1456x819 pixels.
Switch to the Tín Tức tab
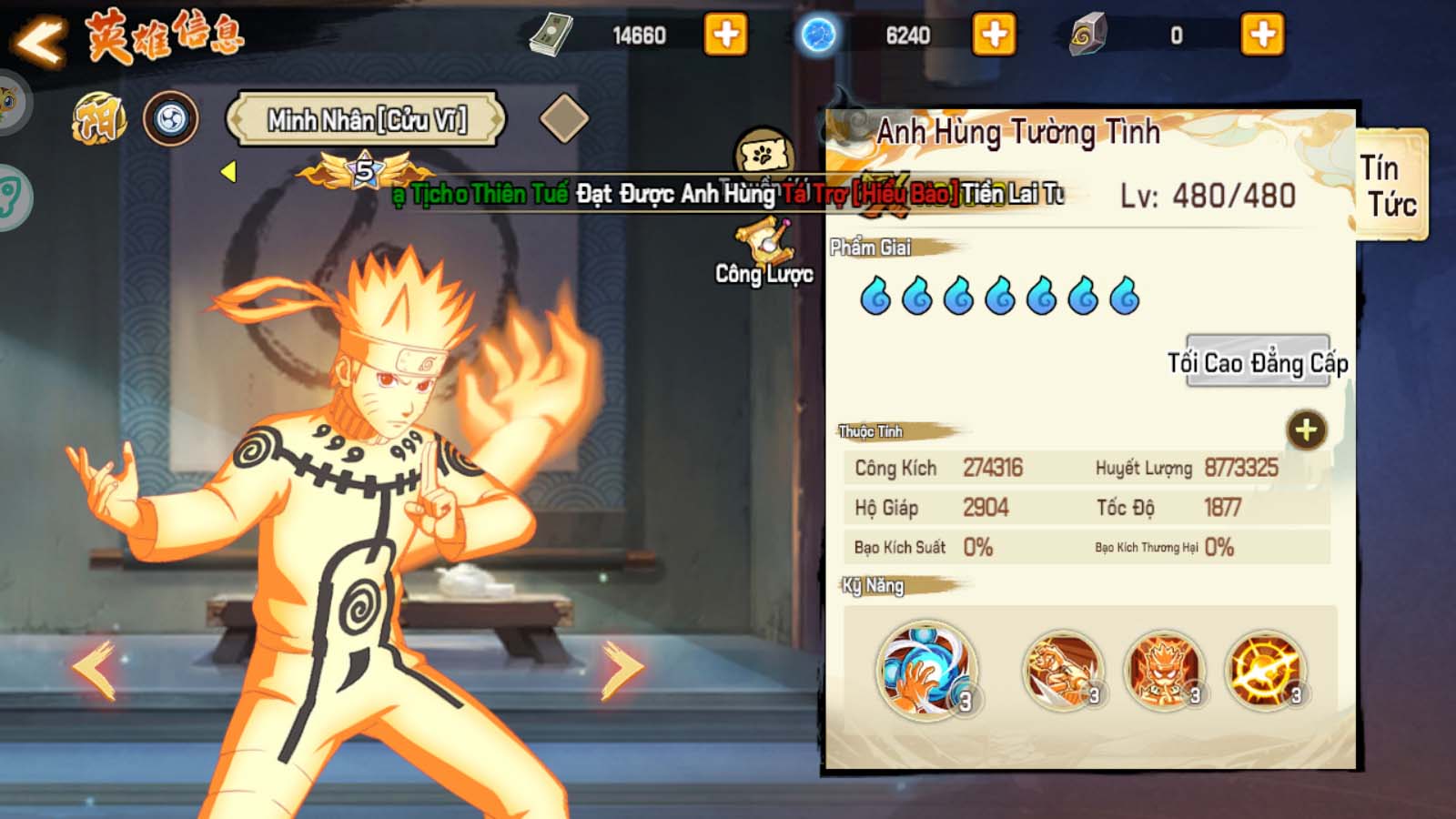[1390, 186]
